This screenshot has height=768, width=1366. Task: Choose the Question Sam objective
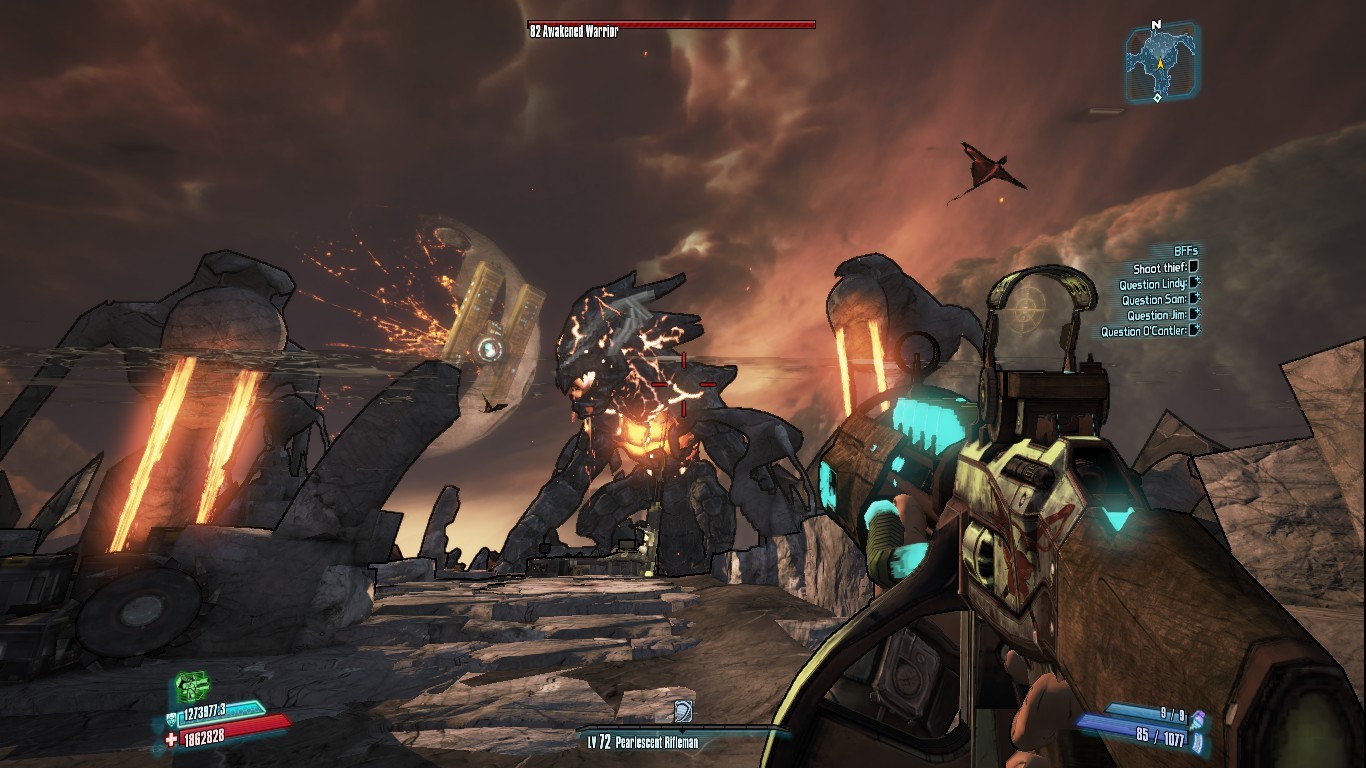click(x=1154, y=300)
